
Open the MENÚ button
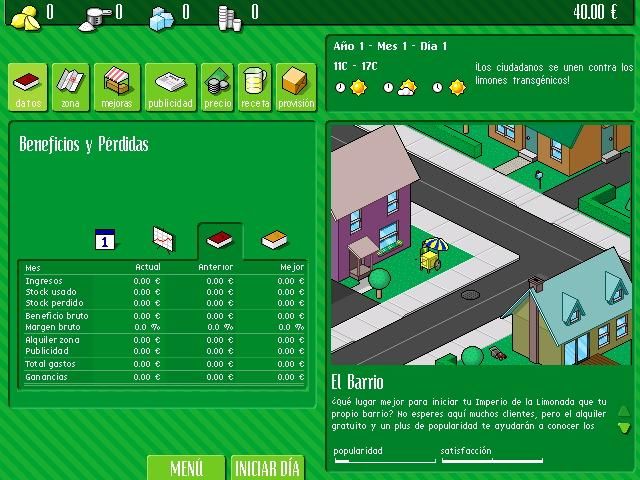pos(186,468)
